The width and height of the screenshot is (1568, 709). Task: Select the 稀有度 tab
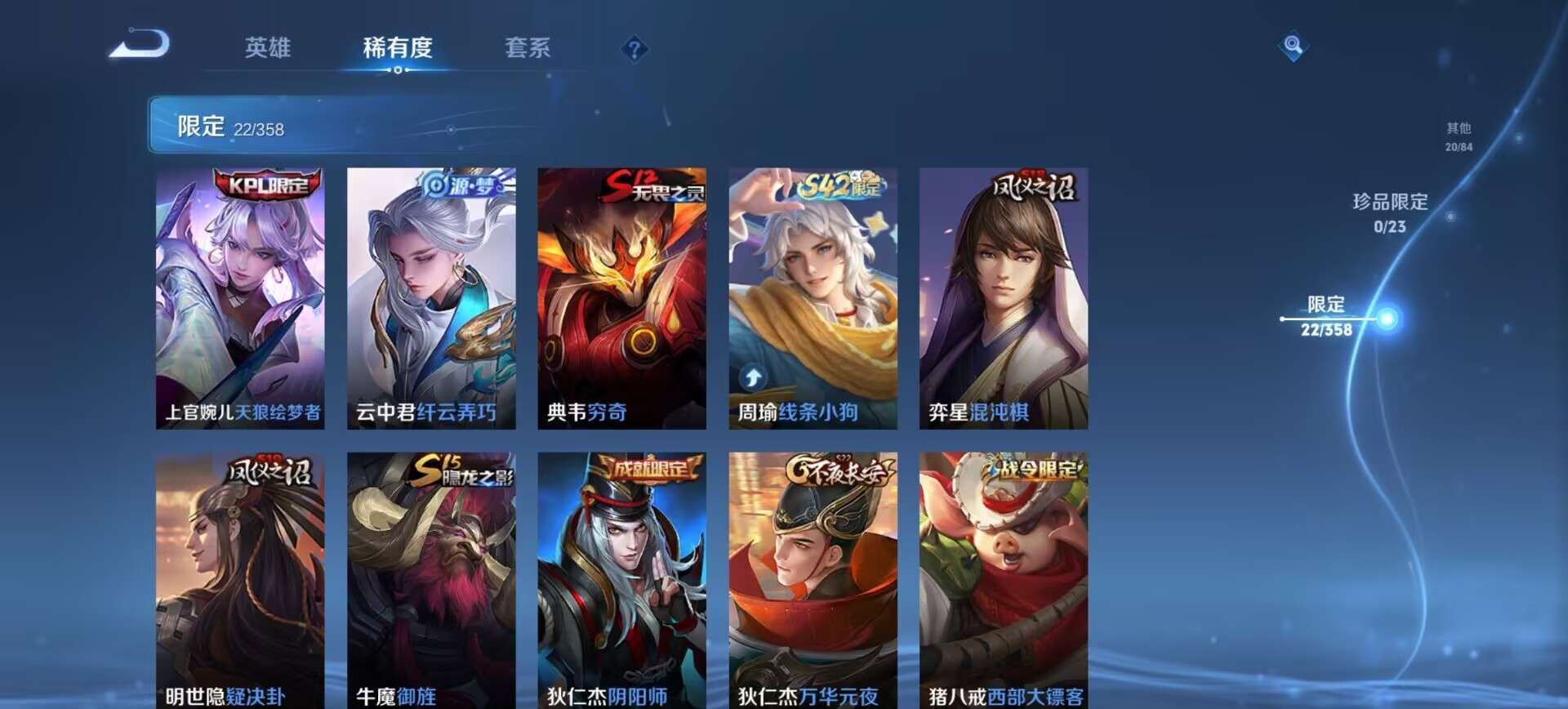tap(398, 48)
